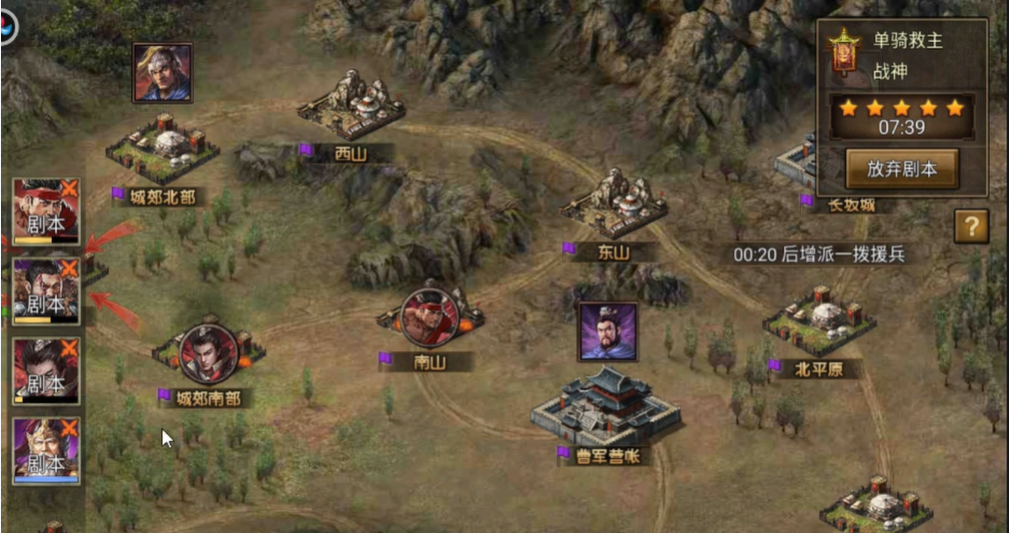The image size is (1009, 533).
Task: Open the 单骑救主 scenario lantern icon
Action: tap(844, 53)
